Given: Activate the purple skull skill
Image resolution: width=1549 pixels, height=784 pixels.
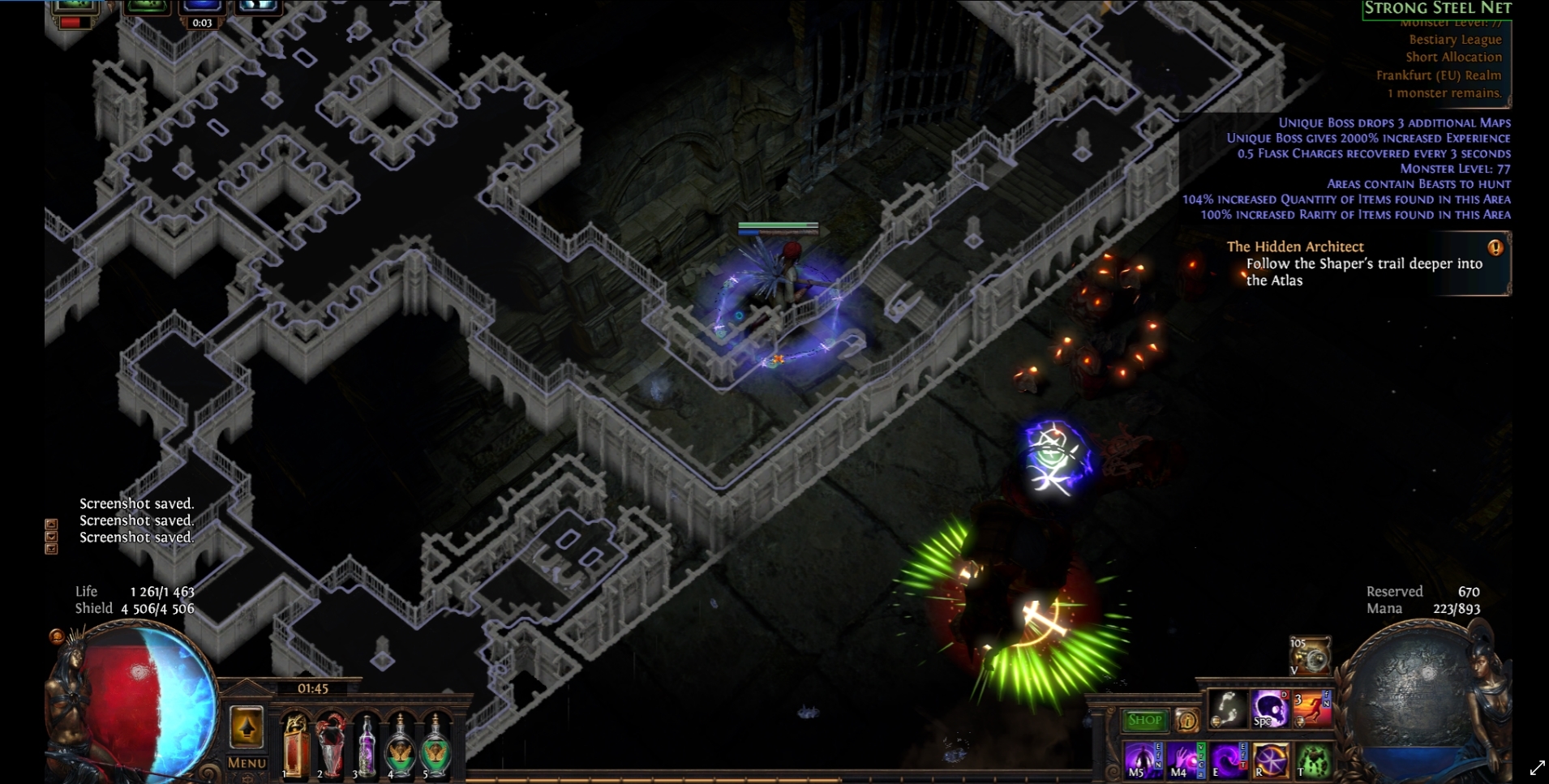Looking at the screenshot, I should tap(1269, 710).
